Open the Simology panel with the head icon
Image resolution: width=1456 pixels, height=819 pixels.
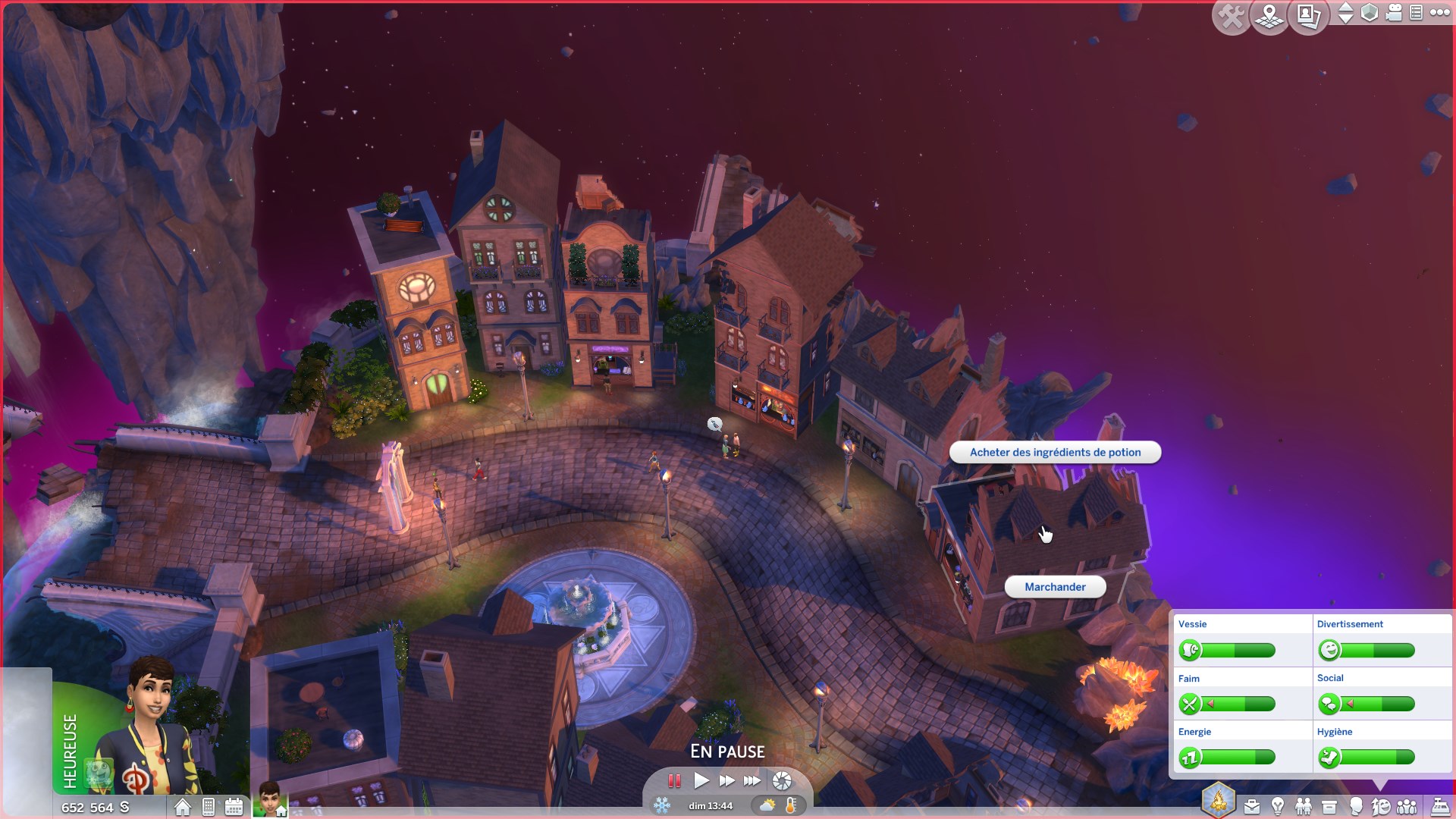1357,806
